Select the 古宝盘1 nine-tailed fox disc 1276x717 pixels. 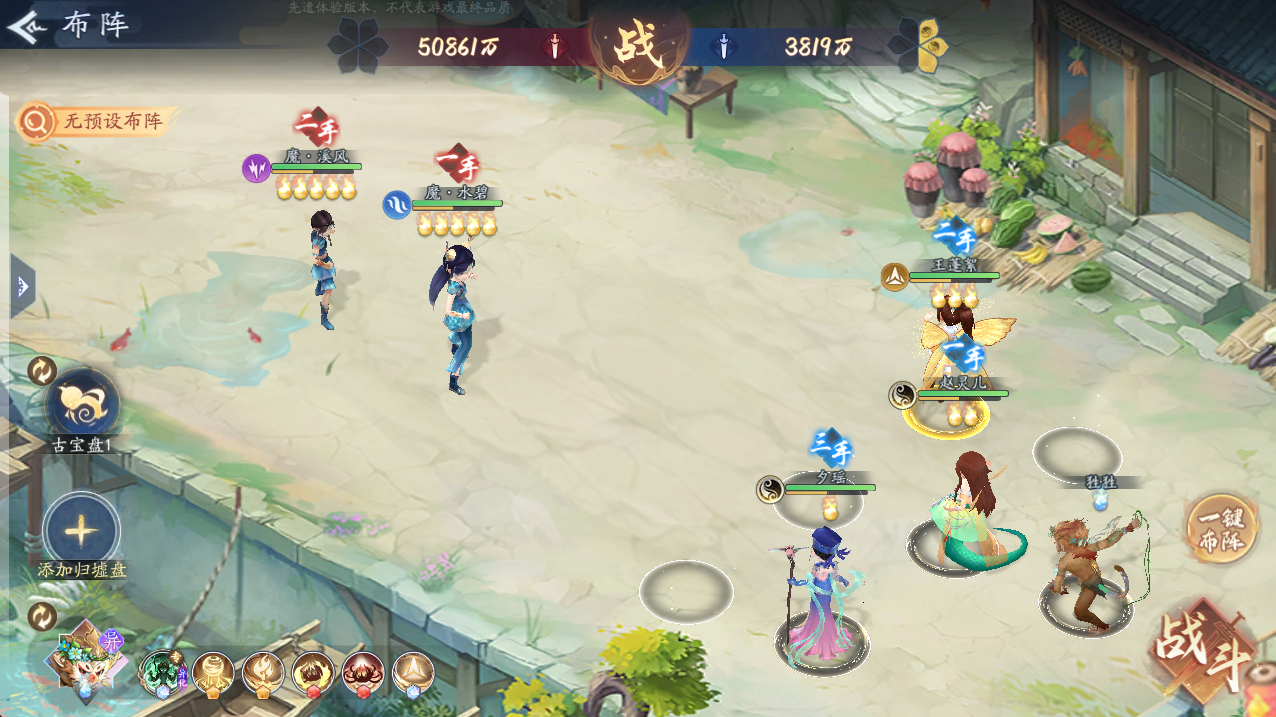point(82,405)
